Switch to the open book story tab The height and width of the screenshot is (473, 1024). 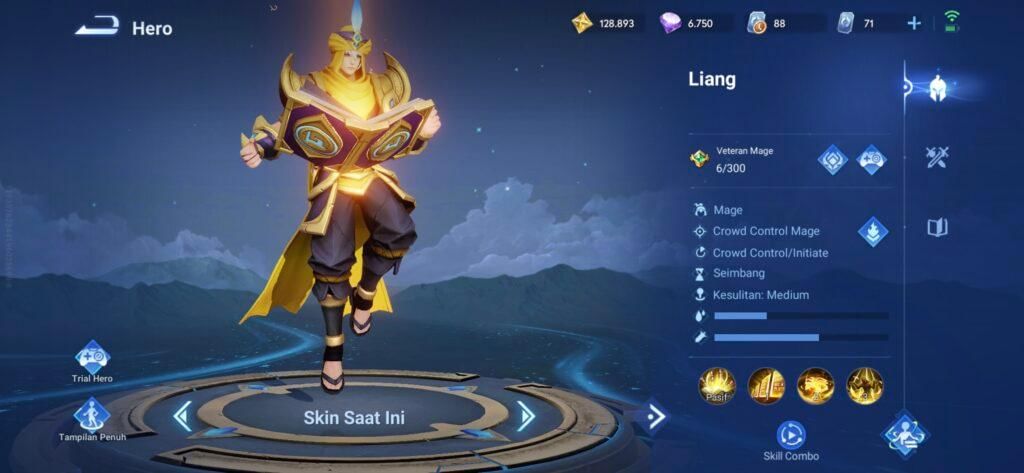click(x=937, y=227)
